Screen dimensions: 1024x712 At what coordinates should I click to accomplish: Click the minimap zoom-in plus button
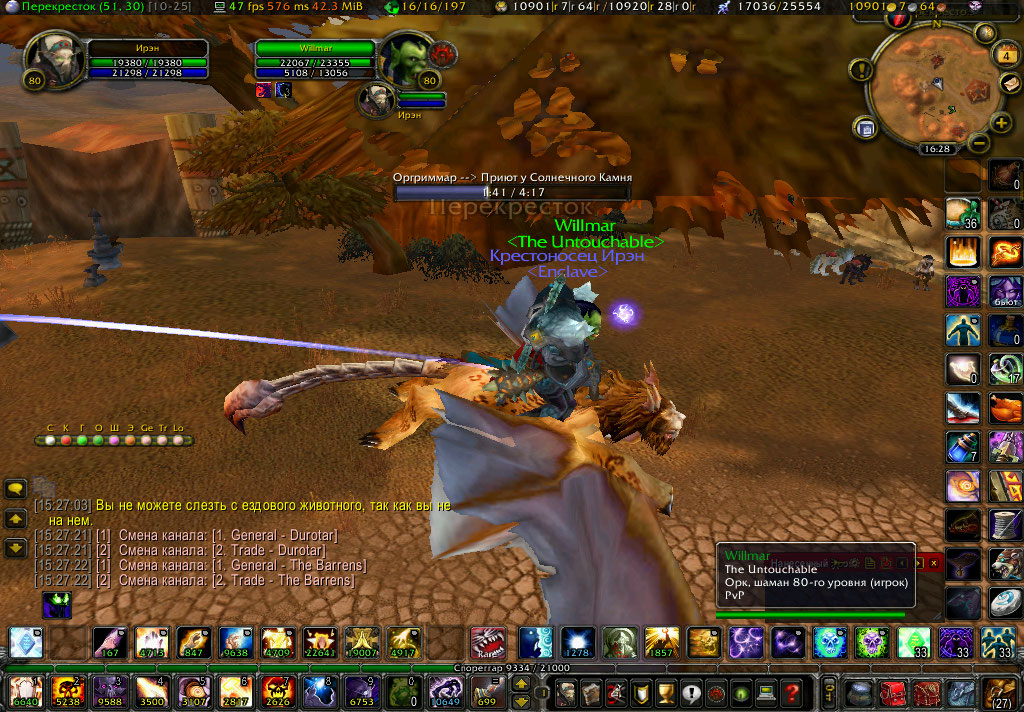[x=1002, y=123]
